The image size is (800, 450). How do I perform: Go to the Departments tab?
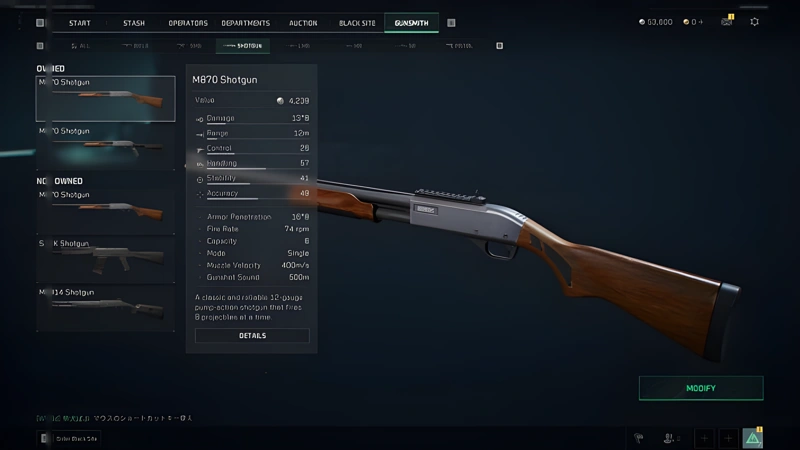[245, 22]
